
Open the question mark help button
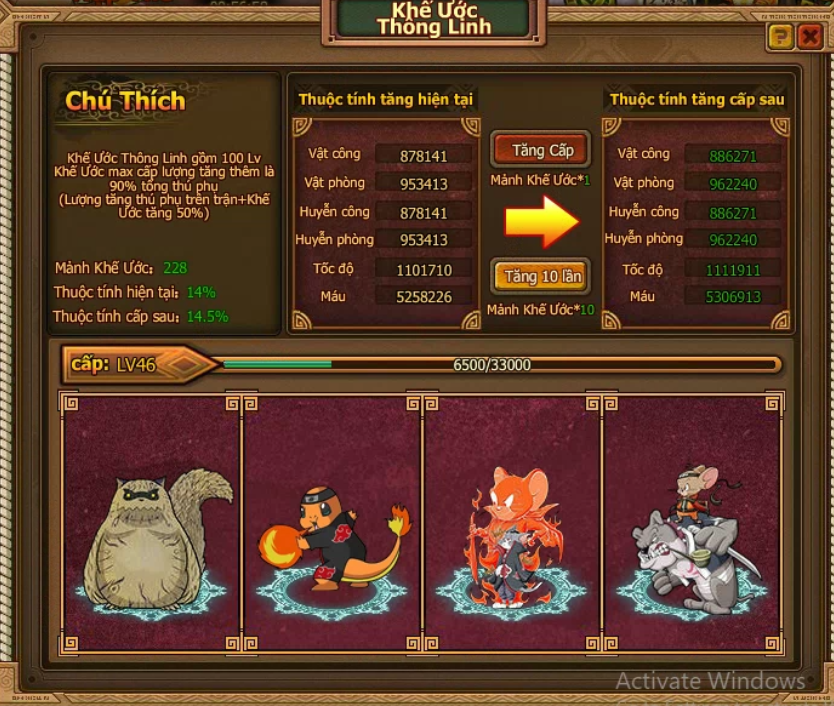tap(780, 37)
